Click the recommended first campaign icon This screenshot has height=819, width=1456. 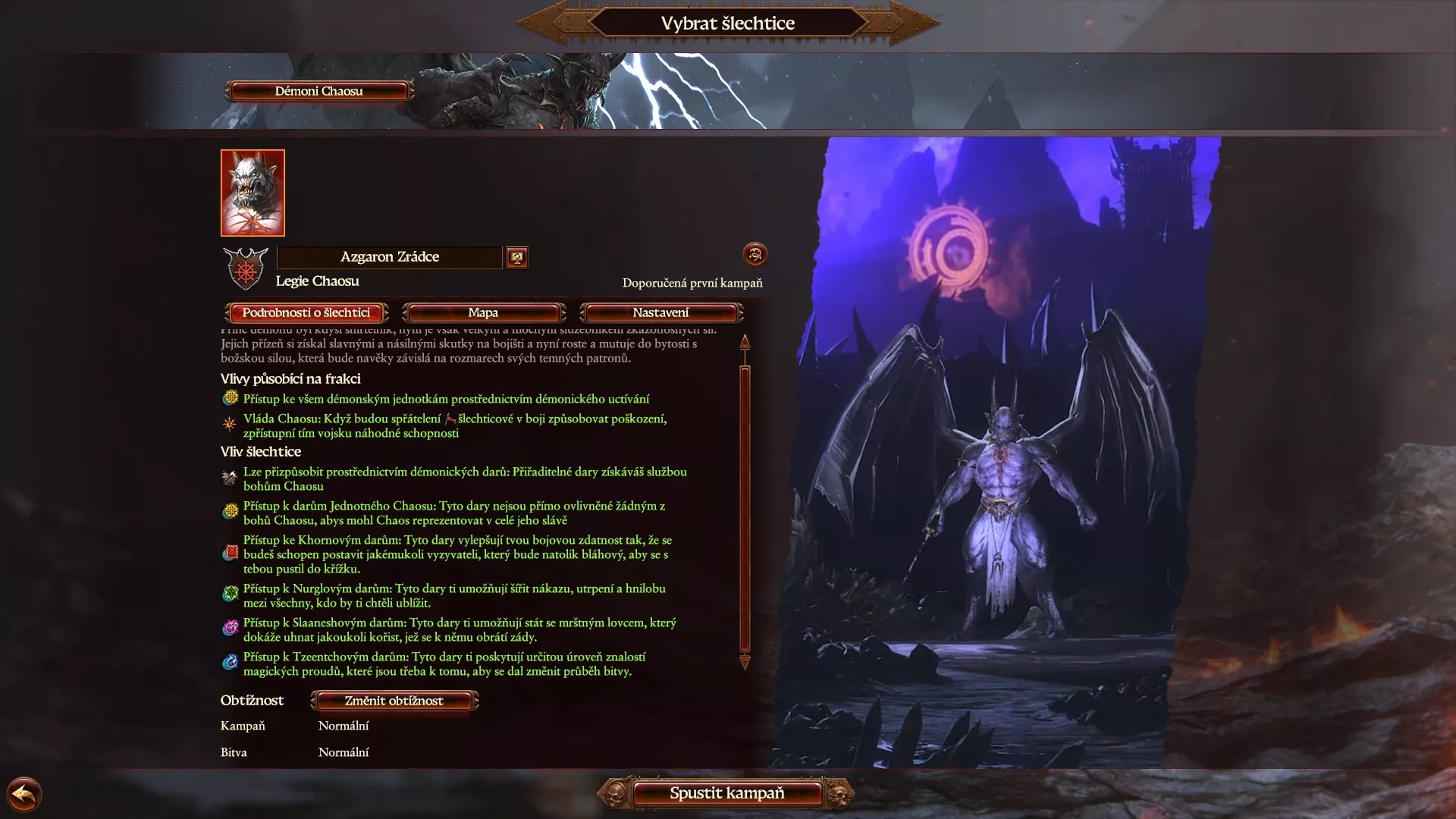pos(755,254)
